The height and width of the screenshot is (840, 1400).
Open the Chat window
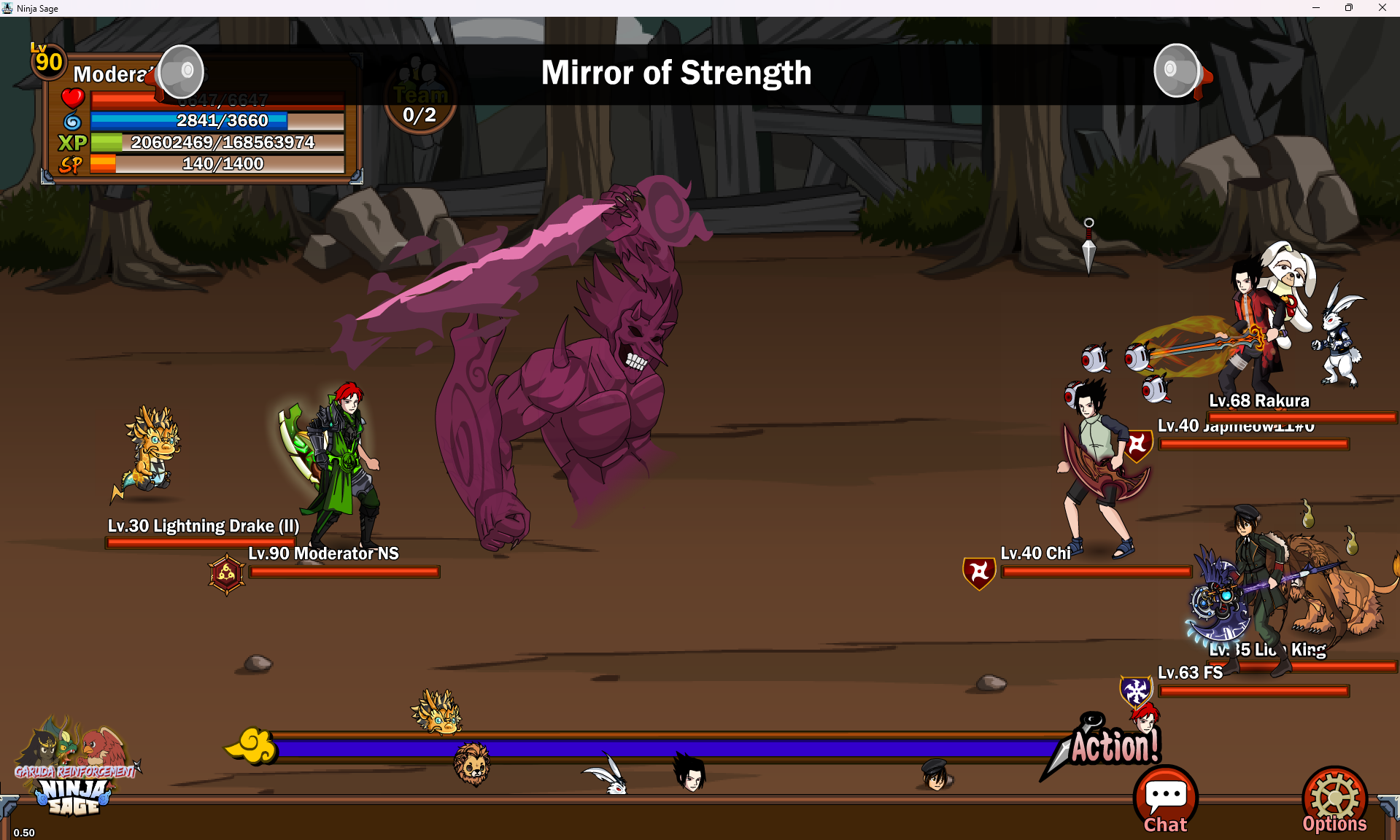click(x=1165, y=800)
